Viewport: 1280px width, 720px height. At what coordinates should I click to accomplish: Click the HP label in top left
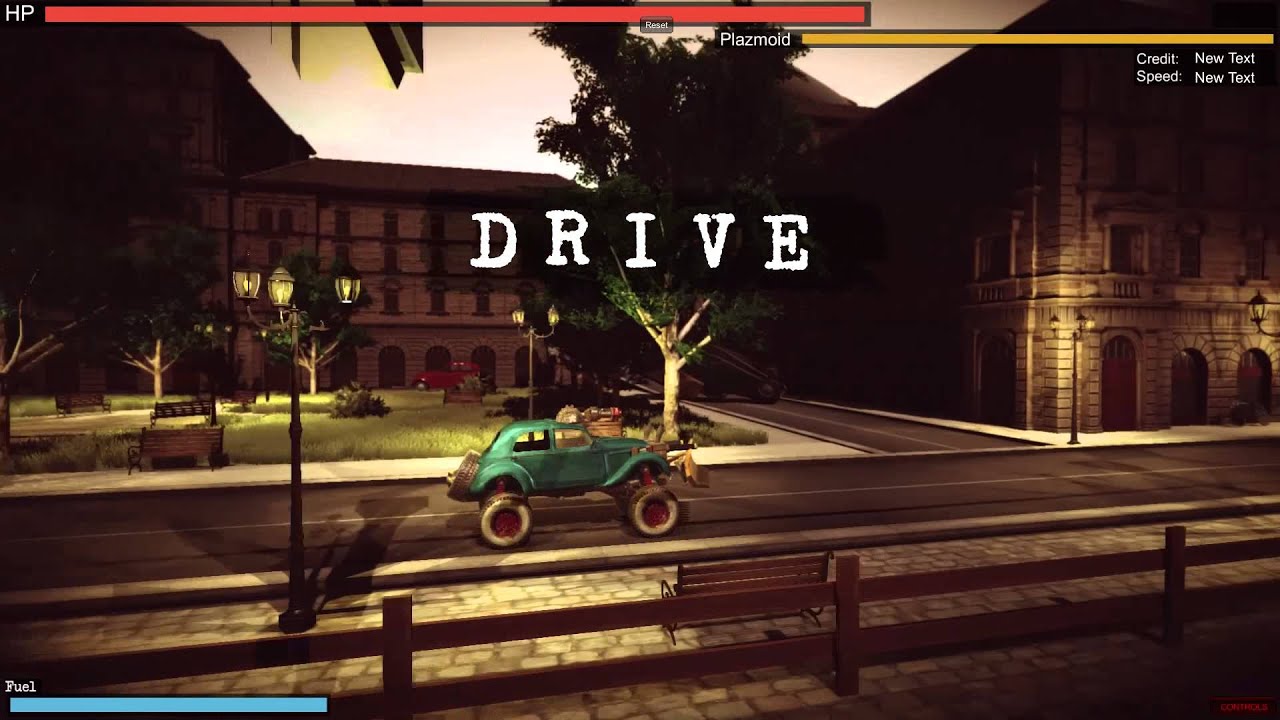tap(17, 14)
